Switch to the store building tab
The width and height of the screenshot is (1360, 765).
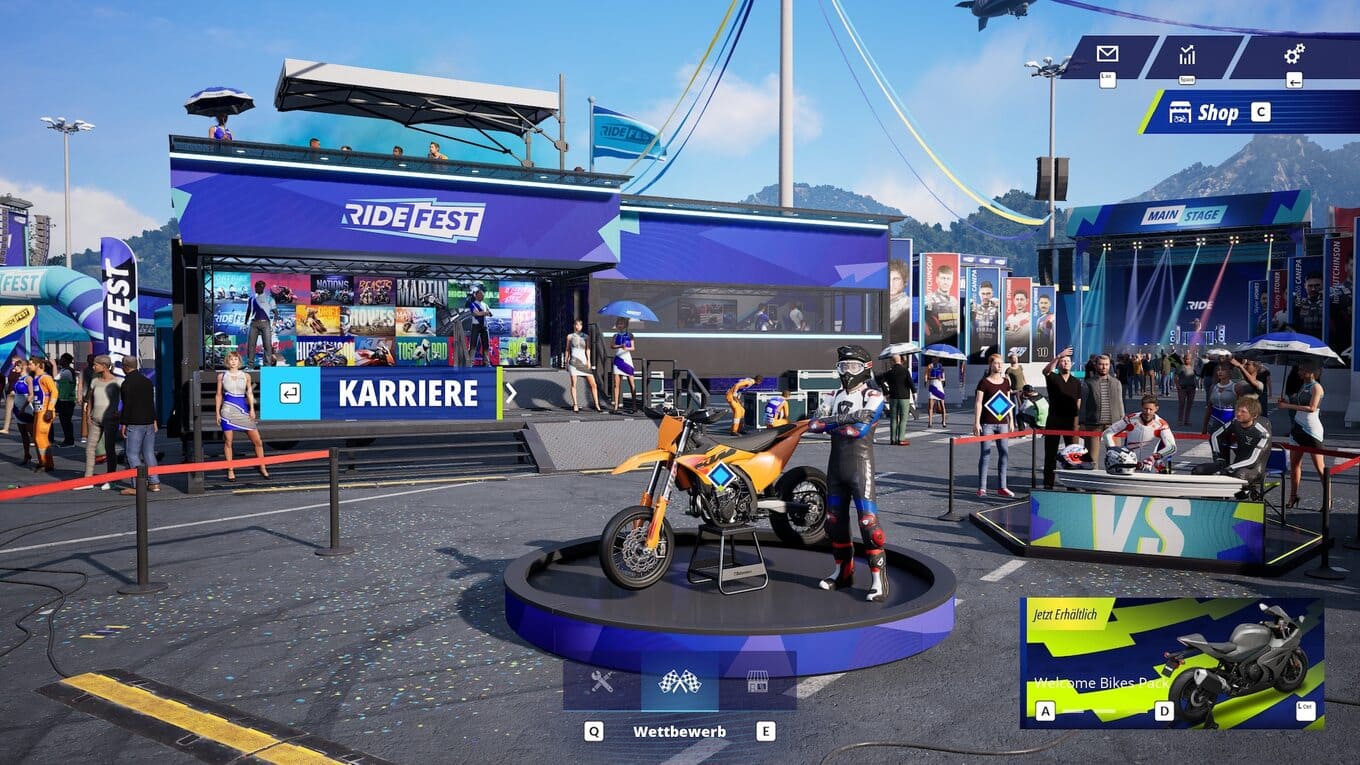tap(757, 682)
